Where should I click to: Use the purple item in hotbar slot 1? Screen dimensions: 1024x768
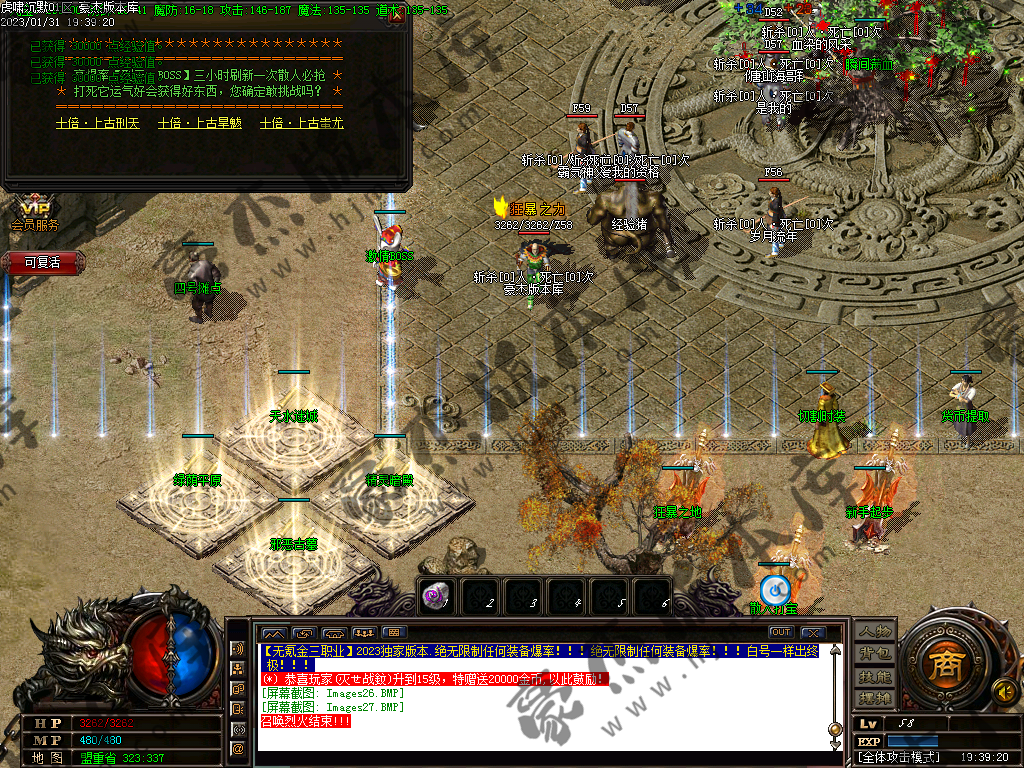pos(435,595)
